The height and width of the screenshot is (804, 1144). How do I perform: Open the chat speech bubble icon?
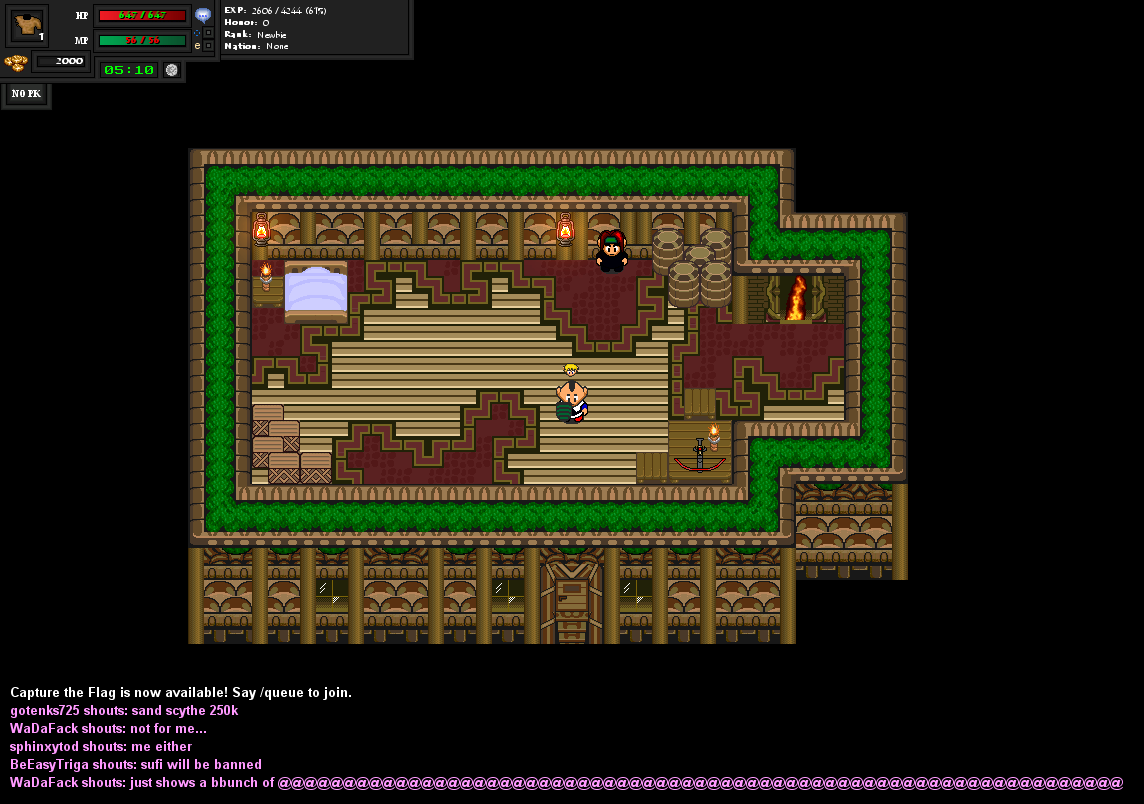tap(203, 15)
